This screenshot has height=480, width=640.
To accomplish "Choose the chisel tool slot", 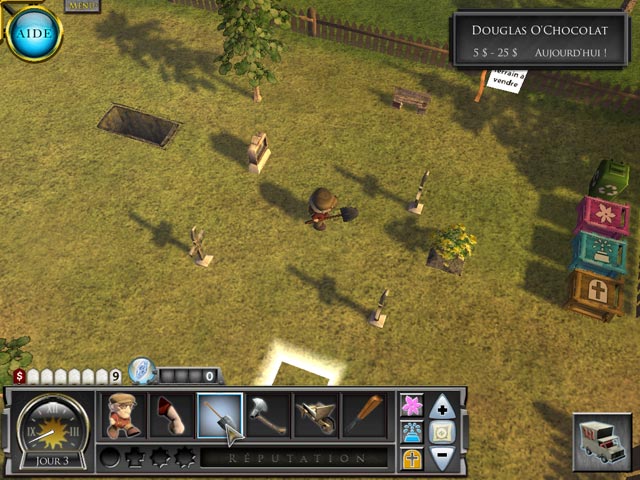I will 364,415.
